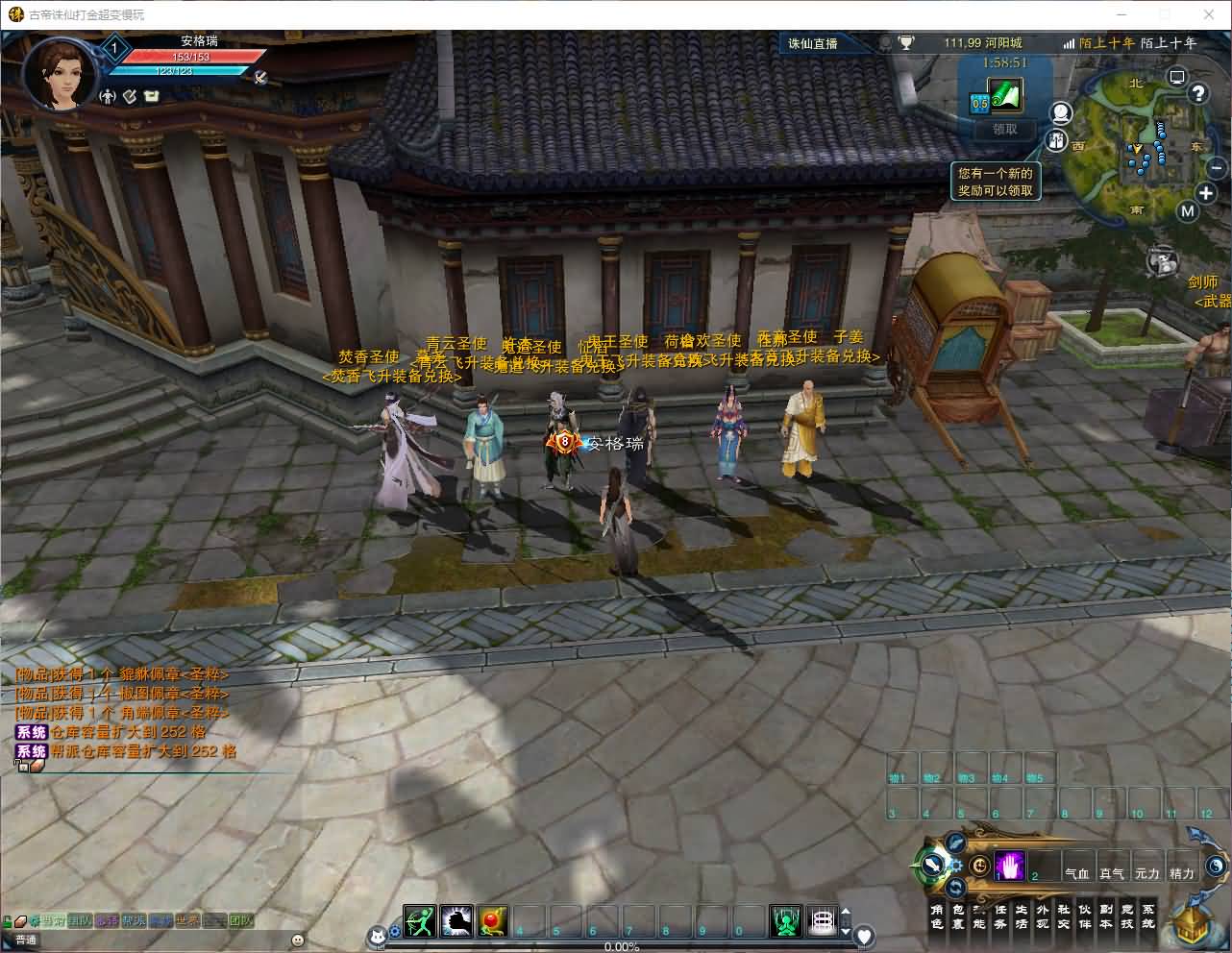Select the purple hand skill in slot 1
Viewport: 1232px width, 953px height.
click(x=1009, y=865)
